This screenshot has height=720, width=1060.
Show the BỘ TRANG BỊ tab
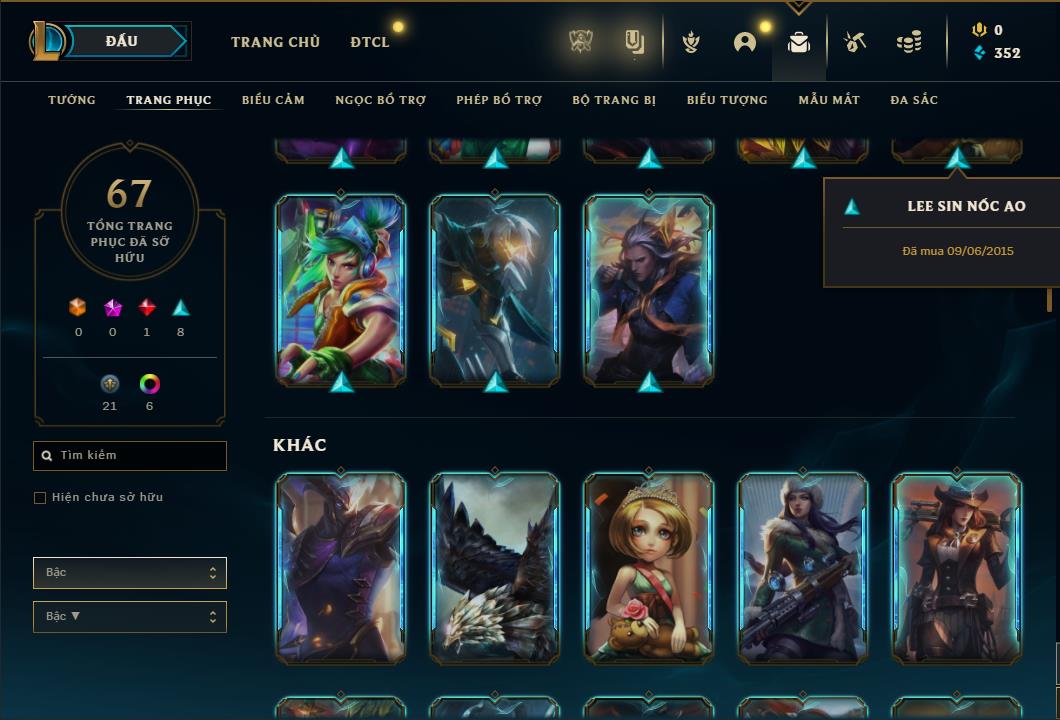[614, 100]
